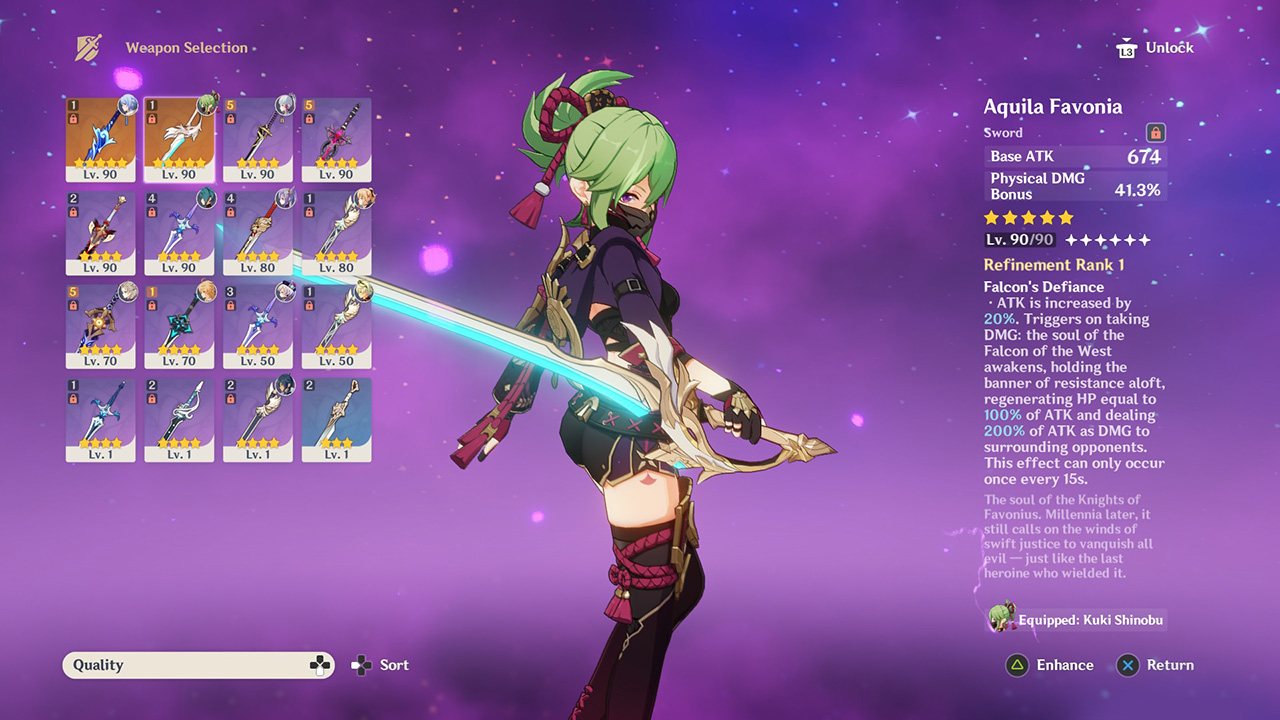Select the Mistsplitter Reforged five-star sword
This screenshot has height=720, width=1280.
[x=101, y=135]
